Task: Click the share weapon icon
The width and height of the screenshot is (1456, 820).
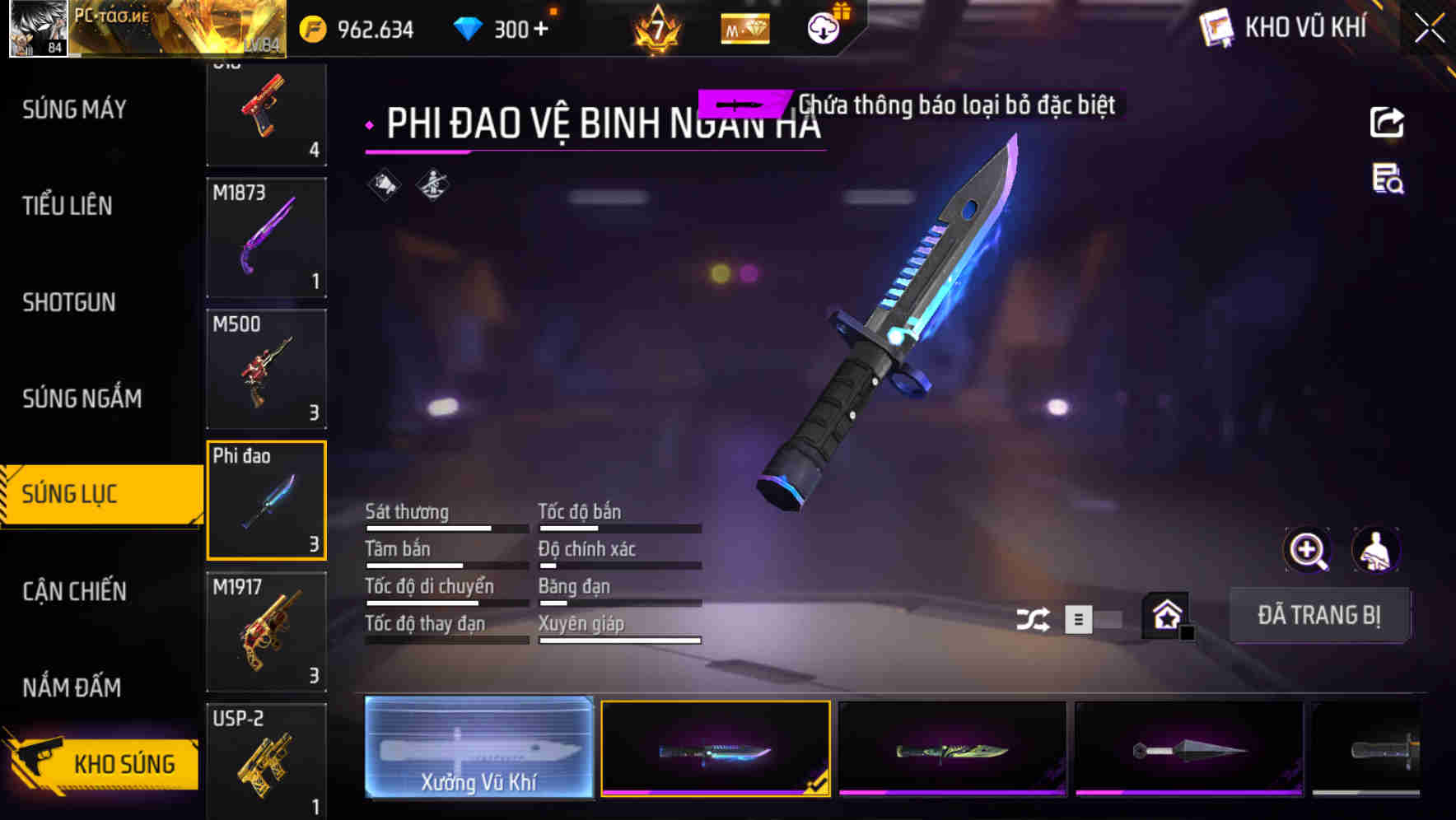Action: 1388,122
